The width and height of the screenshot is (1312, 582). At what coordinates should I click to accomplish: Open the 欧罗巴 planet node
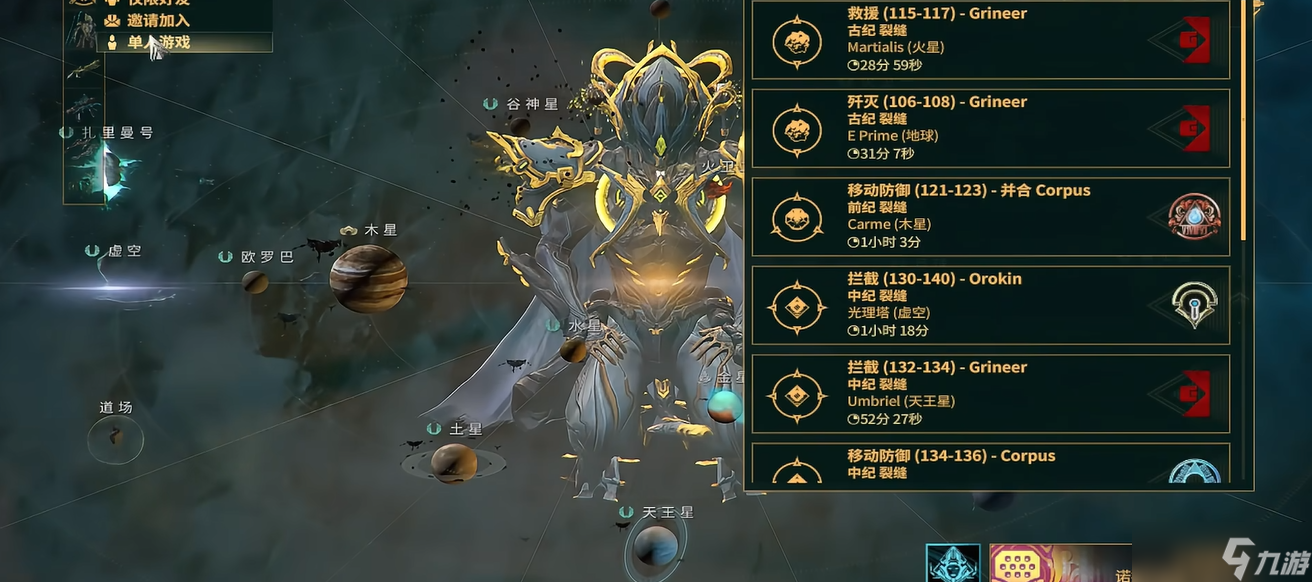pyautogui.click(x=256, y=281)
